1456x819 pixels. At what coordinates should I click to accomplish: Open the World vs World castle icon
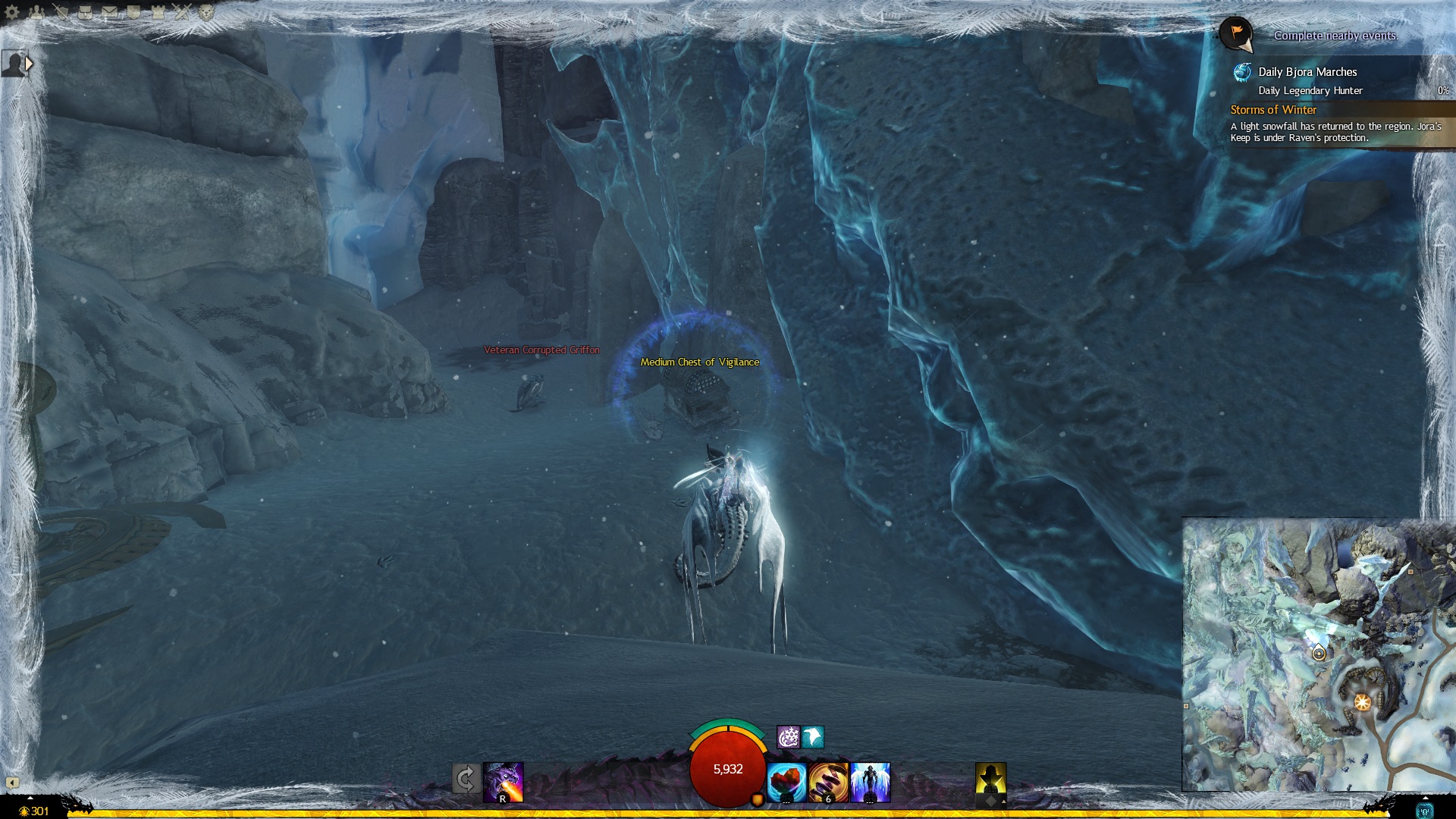point(158,12)
